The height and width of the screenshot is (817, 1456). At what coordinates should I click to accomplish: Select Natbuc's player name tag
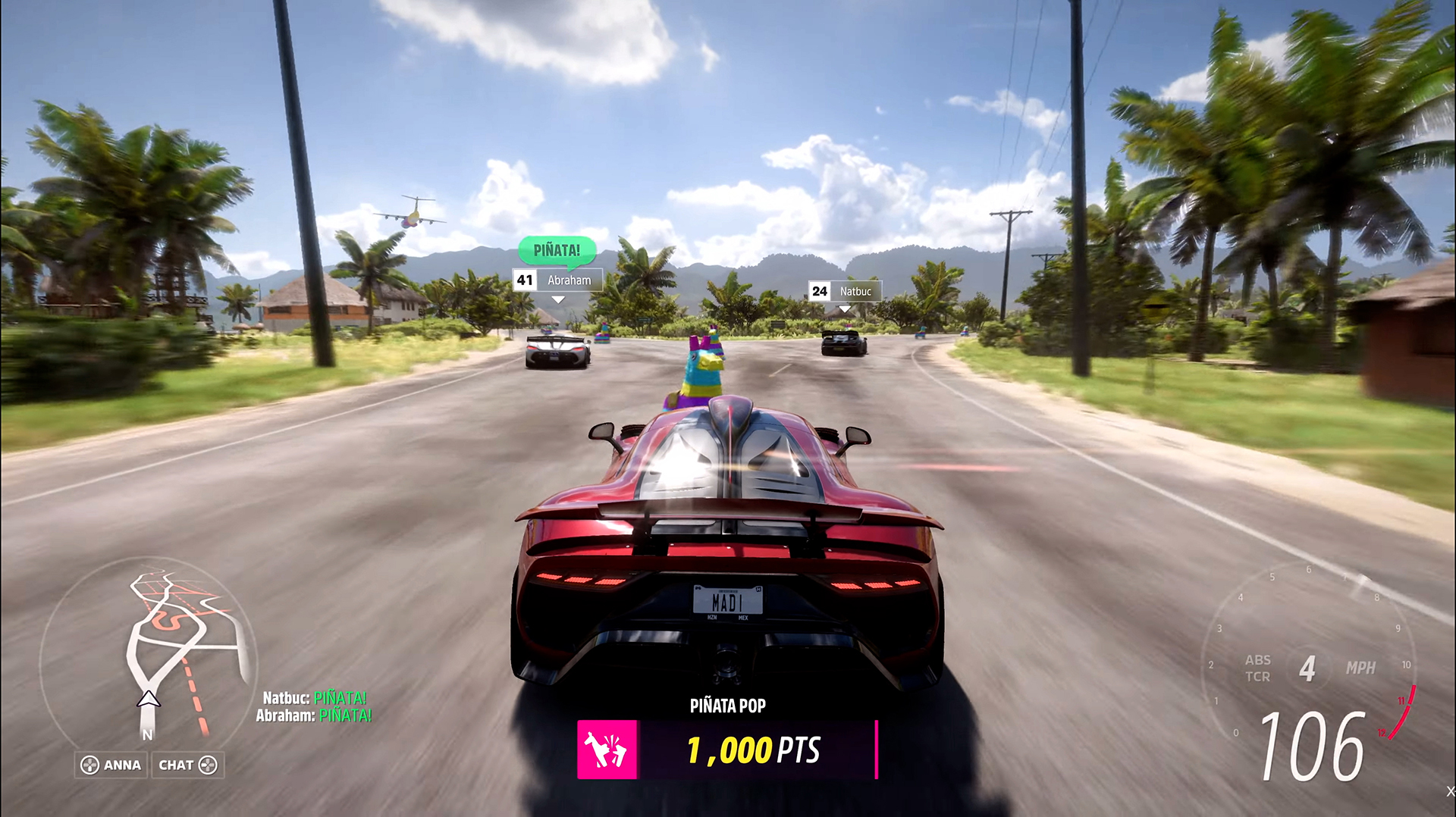845,291
